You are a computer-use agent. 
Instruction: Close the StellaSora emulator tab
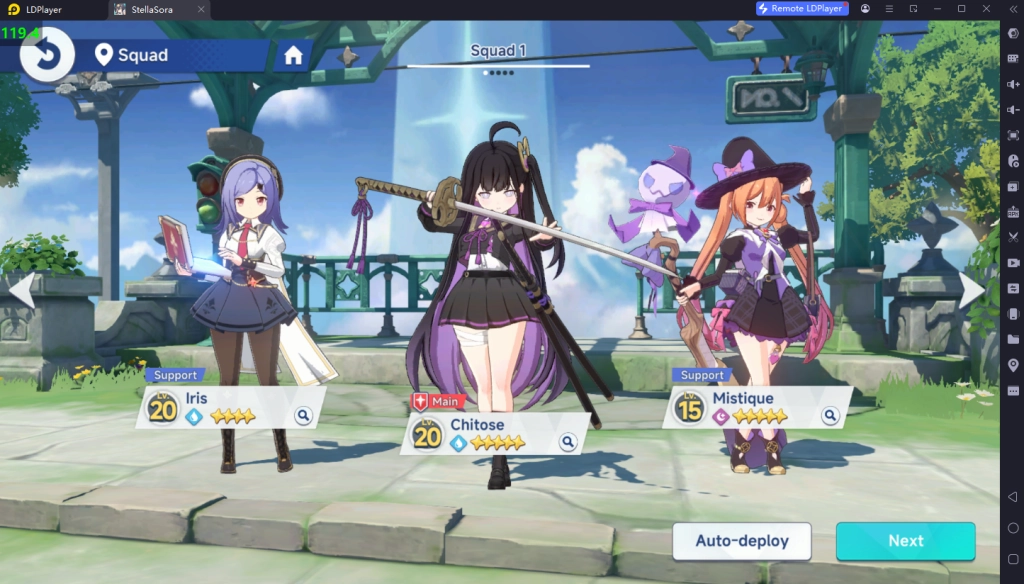click(199, 9)
